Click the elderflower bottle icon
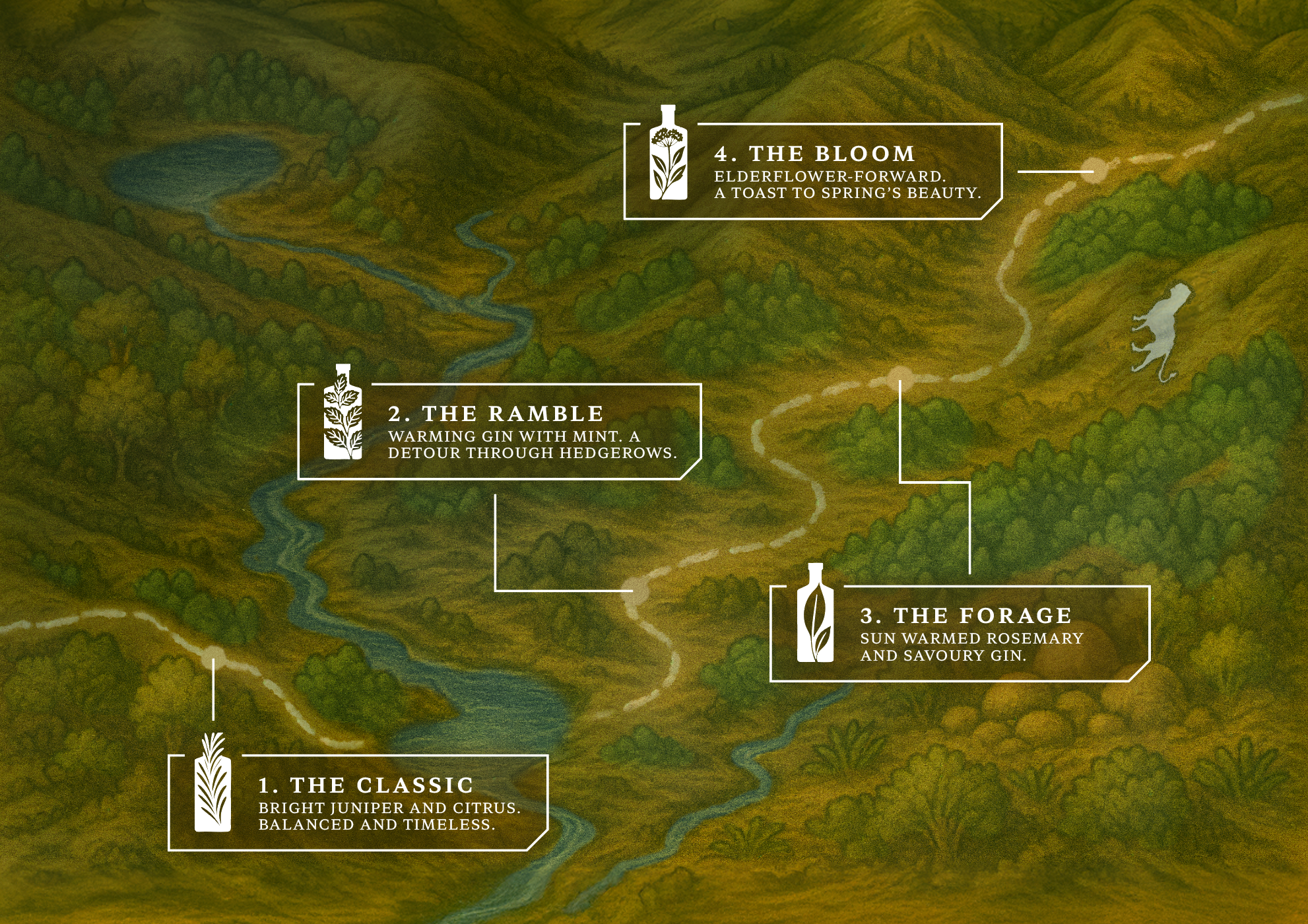Viewport: 1308px width, 924px height. click(668, 153)
